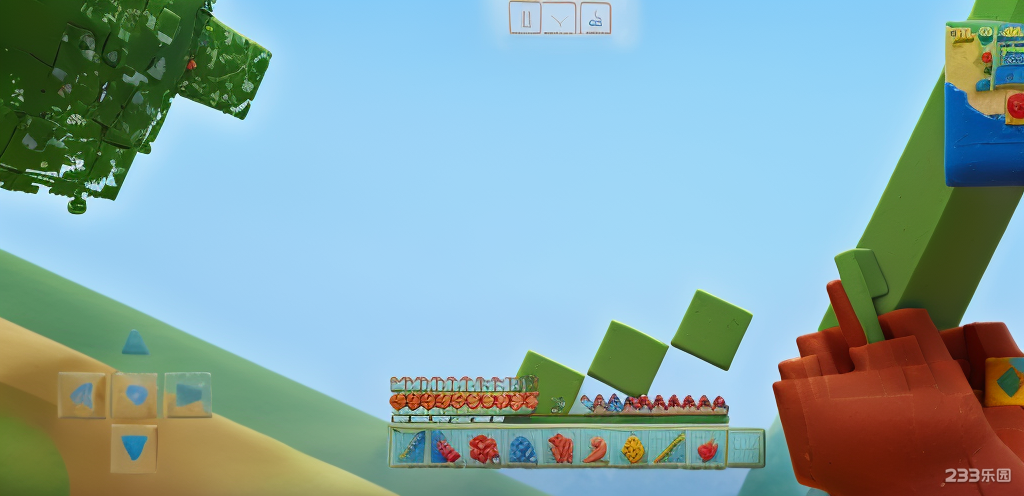Tap the down arrow movement control
Viewport: 1024px width, 496px height.
click(x=135, y=447)
